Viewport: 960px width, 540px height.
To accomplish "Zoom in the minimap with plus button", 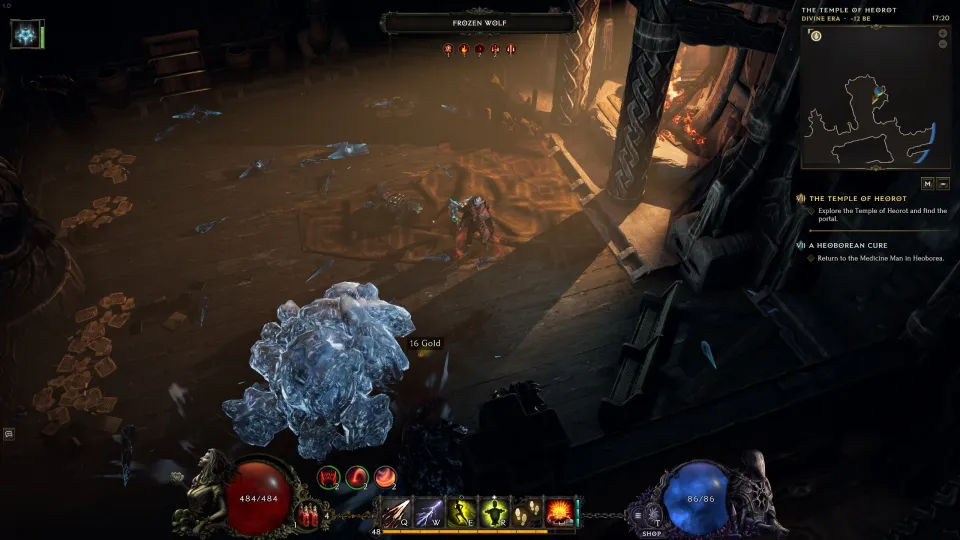I will [x=942, y=33].
